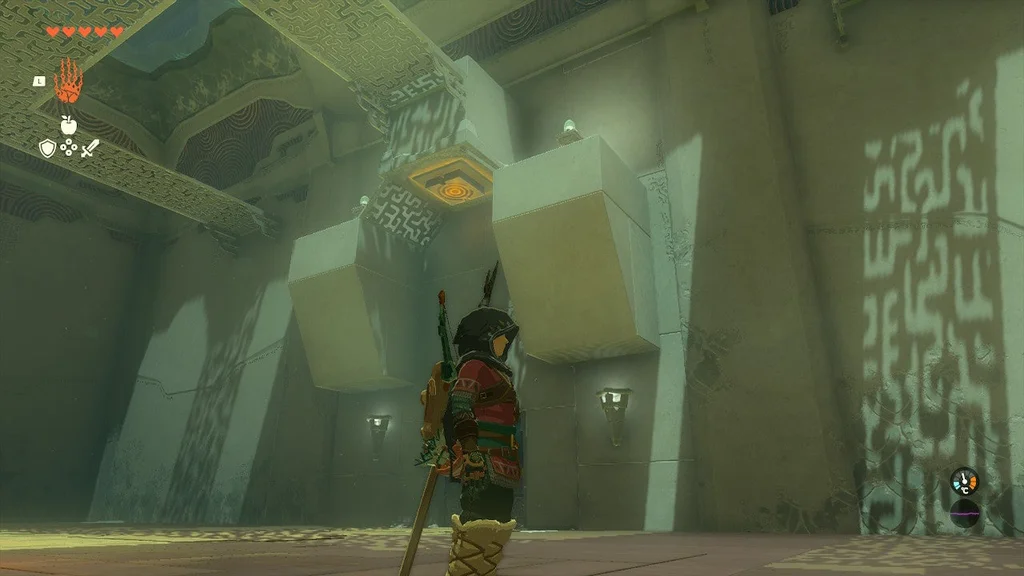This screenshot has width=1024, height=576.
Task: Open the sword weapon quick-select icon
Action: click(x=90, y=148)
